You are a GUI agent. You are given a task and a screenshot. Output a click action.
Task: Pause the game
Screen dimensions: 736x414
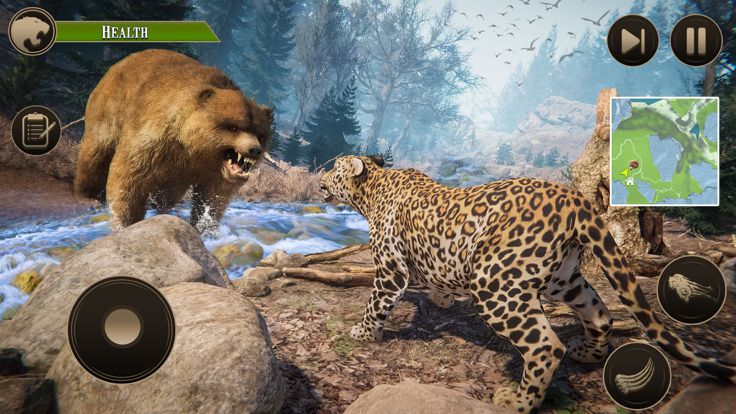696,41
